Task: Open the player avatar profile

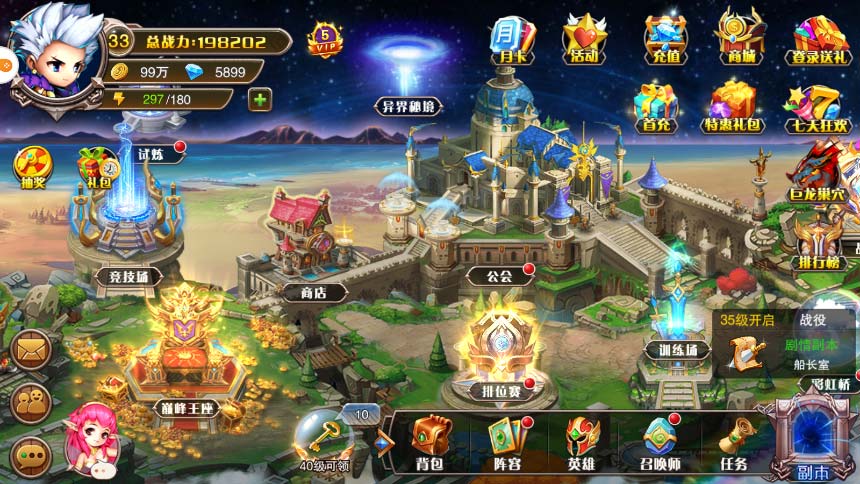Action: [55, 55]
